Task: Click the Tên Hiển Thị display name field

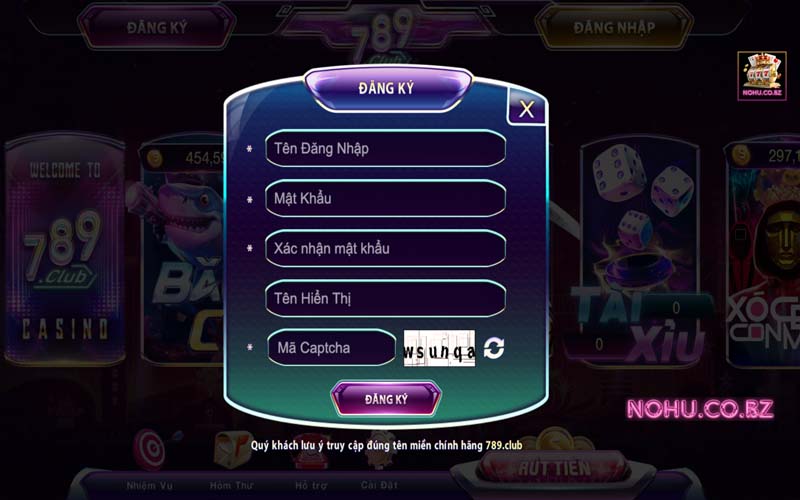Action: 385,298
